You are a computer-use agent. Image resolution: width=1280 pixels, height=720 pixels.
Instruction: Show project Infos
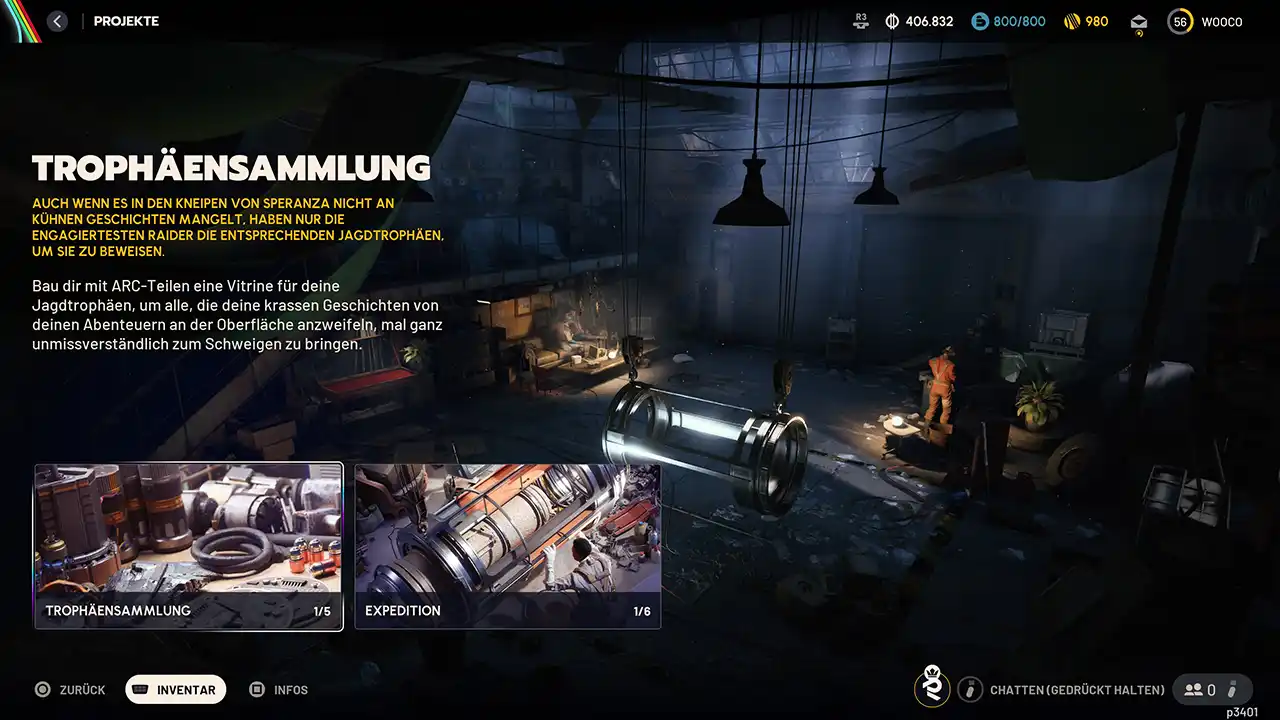(279, 690)
